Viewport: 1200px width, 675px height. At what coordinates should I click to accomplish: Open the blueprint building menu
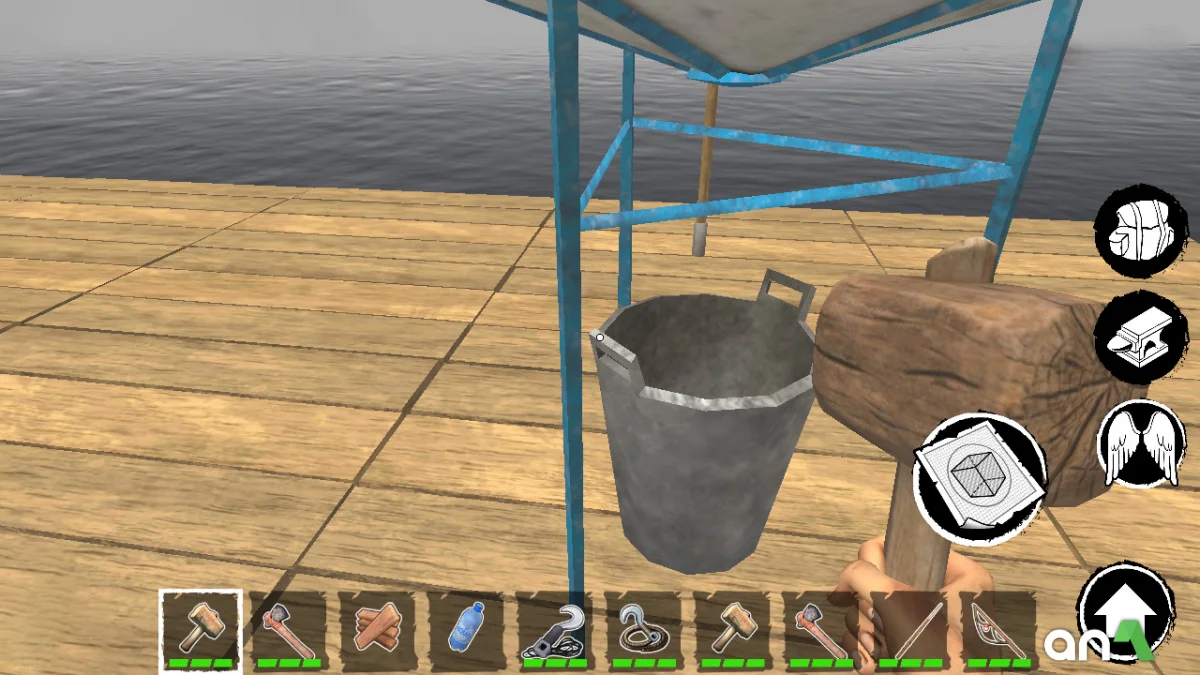[980, 478]
